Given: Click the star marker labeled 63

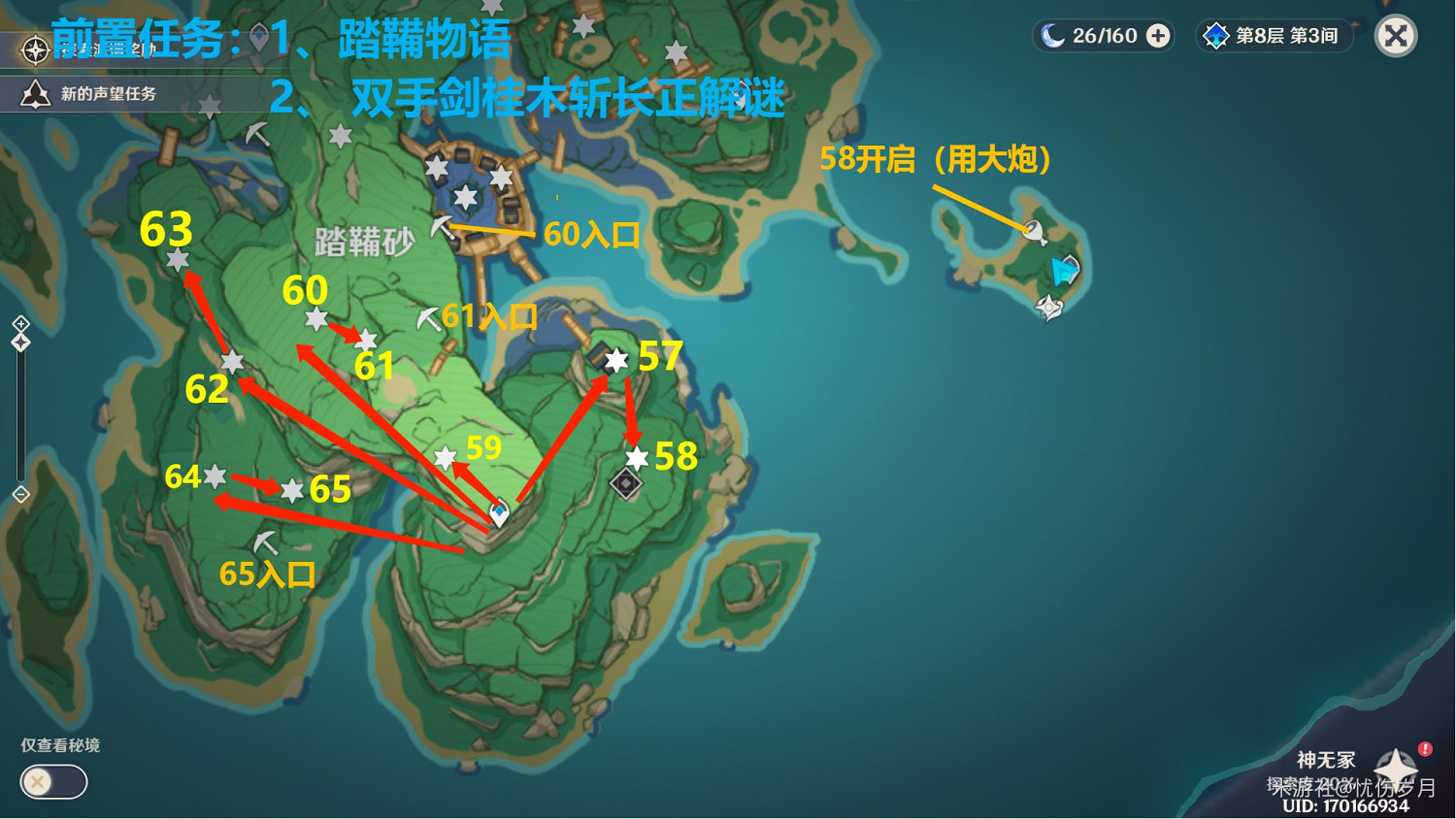Looking at the screenshot, I should [177, 259].
